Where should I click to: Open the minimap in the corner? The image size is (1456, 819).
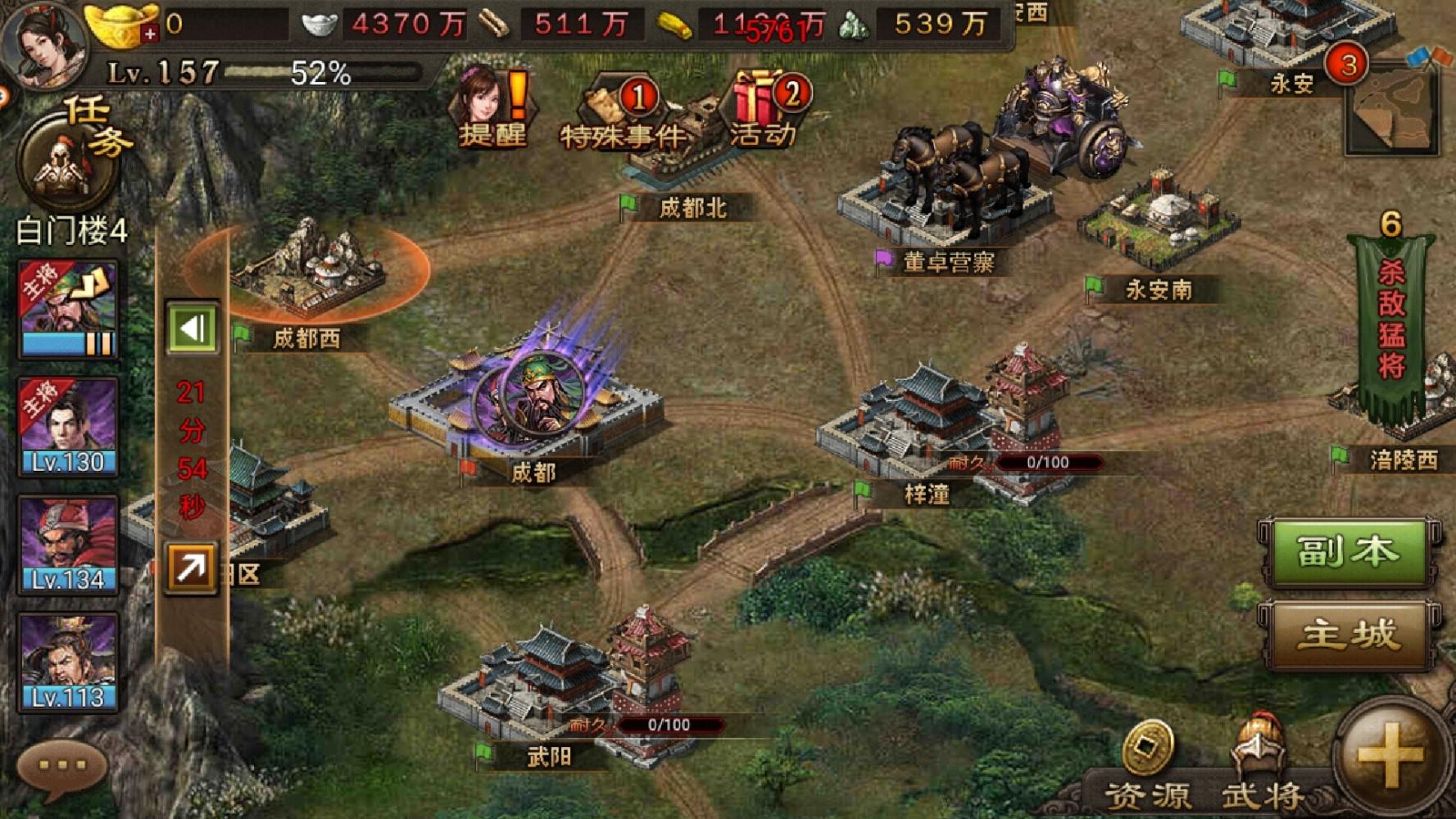pos(1392,109)
